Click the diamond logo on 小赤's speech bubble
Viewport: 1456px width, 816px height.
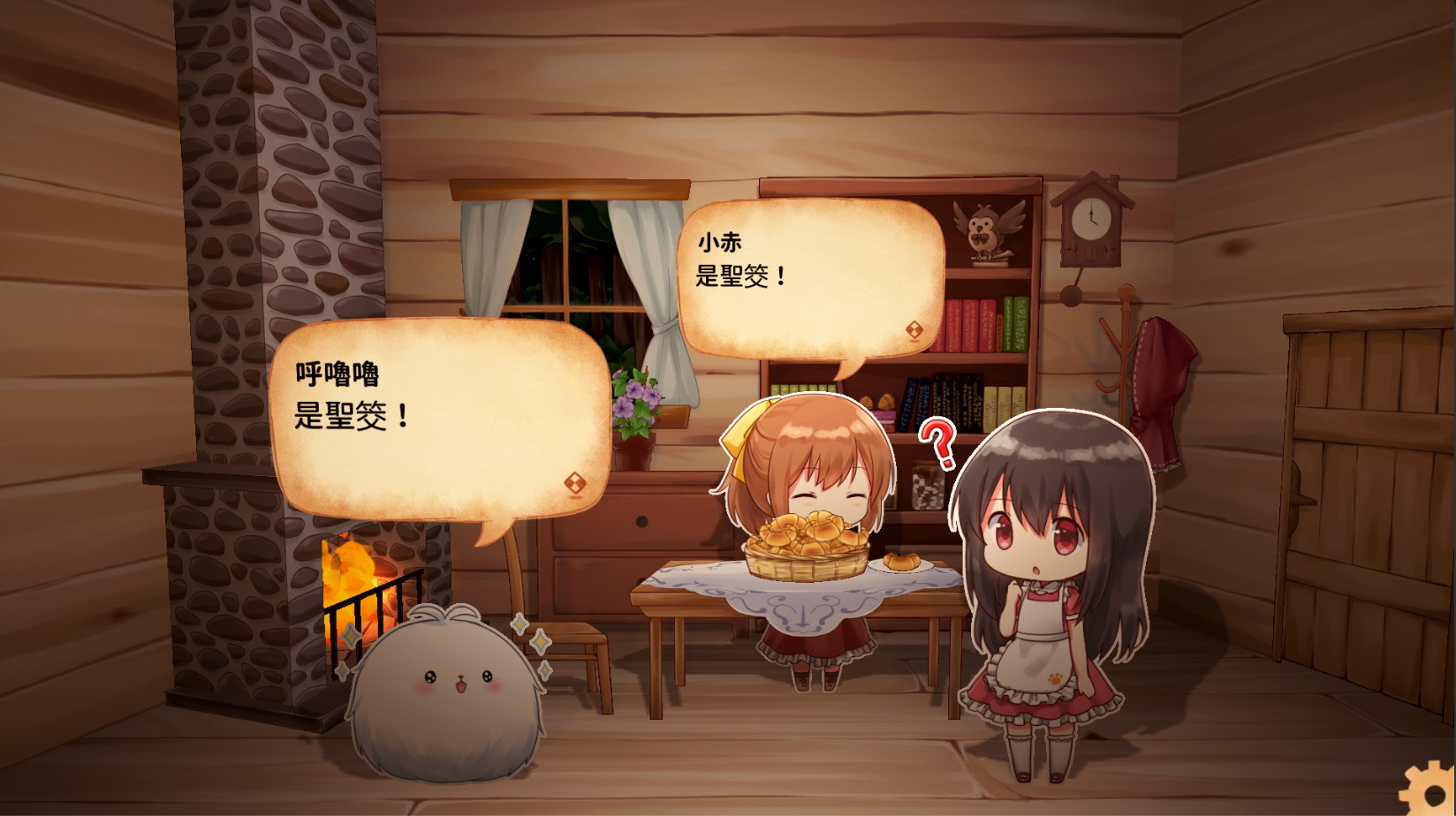point(913,328)
